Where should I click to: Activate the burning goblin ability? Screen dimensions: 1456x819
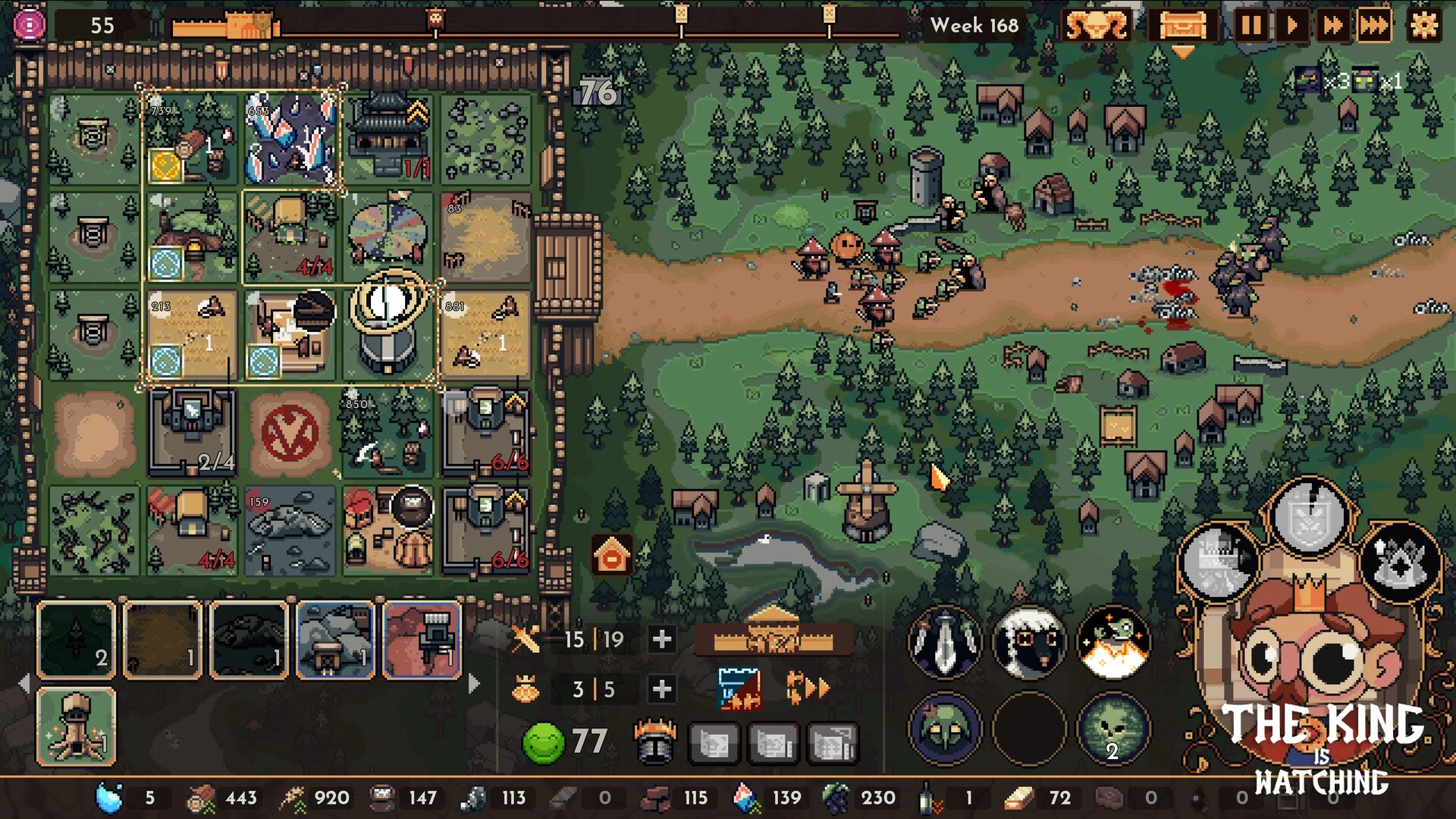pyautogui.click(x=1113, y=642)
